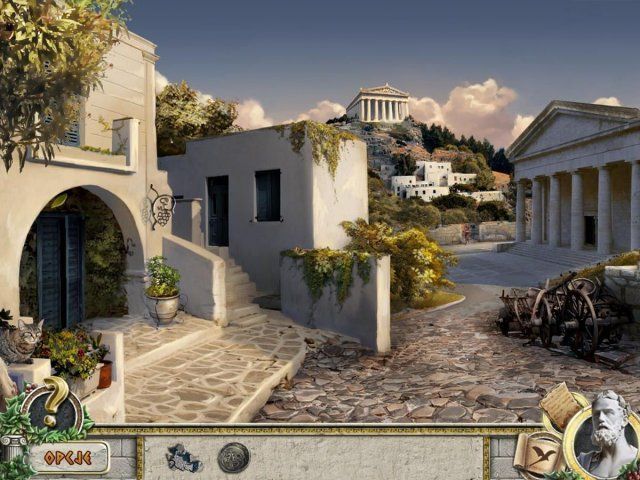Open the parchment scroll note
This screenshot has width=640, height=480.
point(560,404)
